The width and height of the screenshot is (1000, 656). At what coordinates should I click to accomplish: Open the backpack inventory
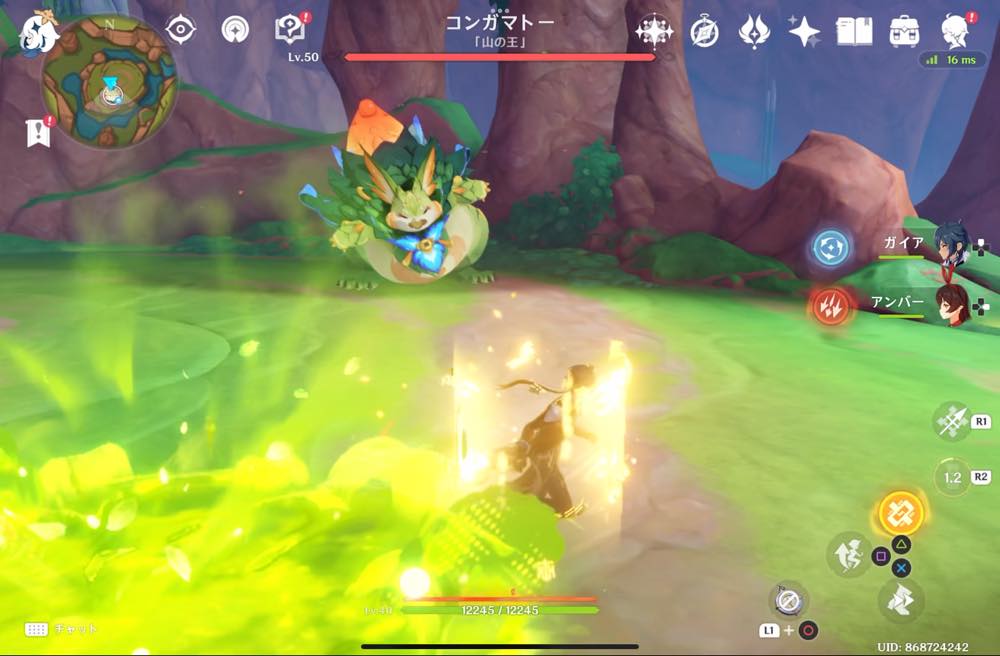click(x=904, y=32)
